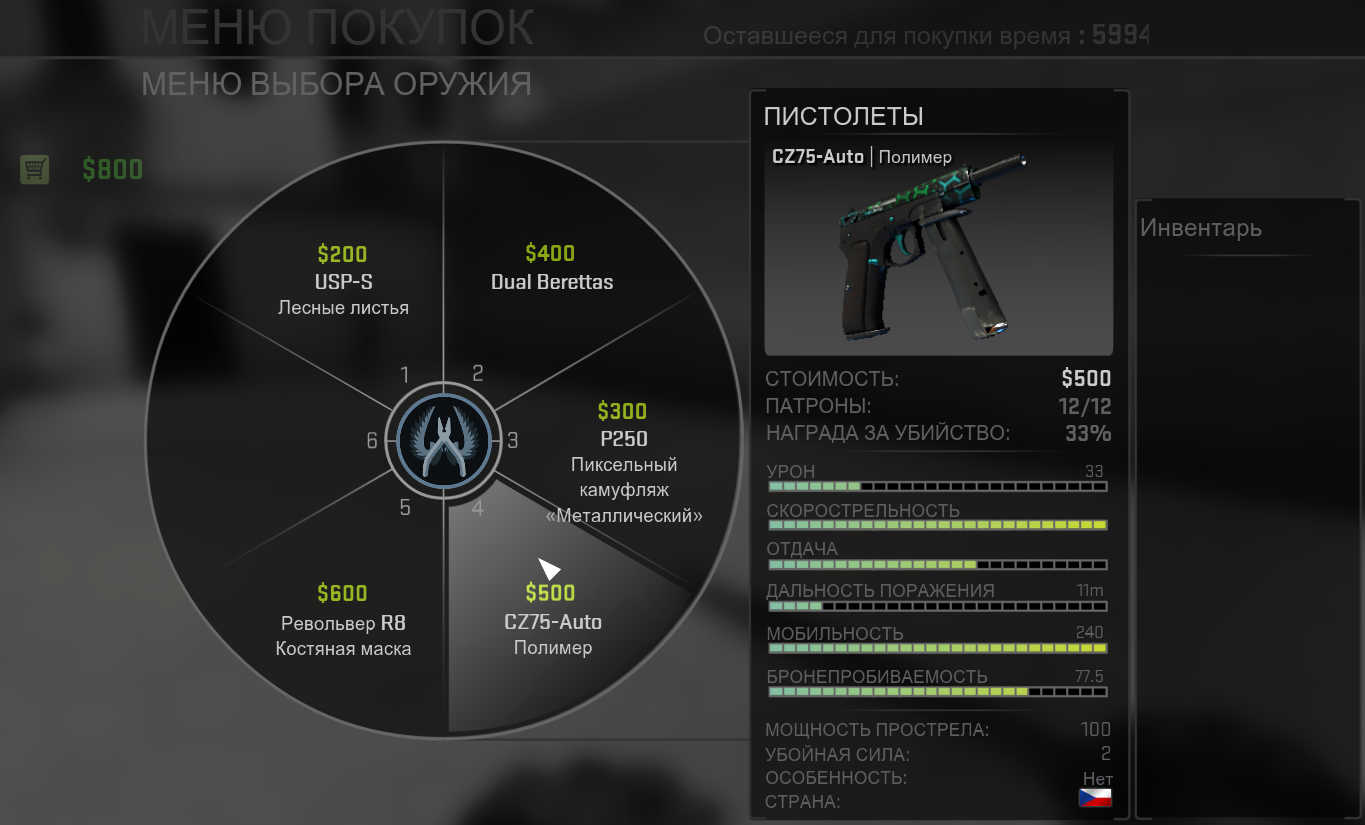Purchase the CZ75-Auto Полимер
The width and height of the screenshot is (1365, 825).
click(x=552, y=622)
